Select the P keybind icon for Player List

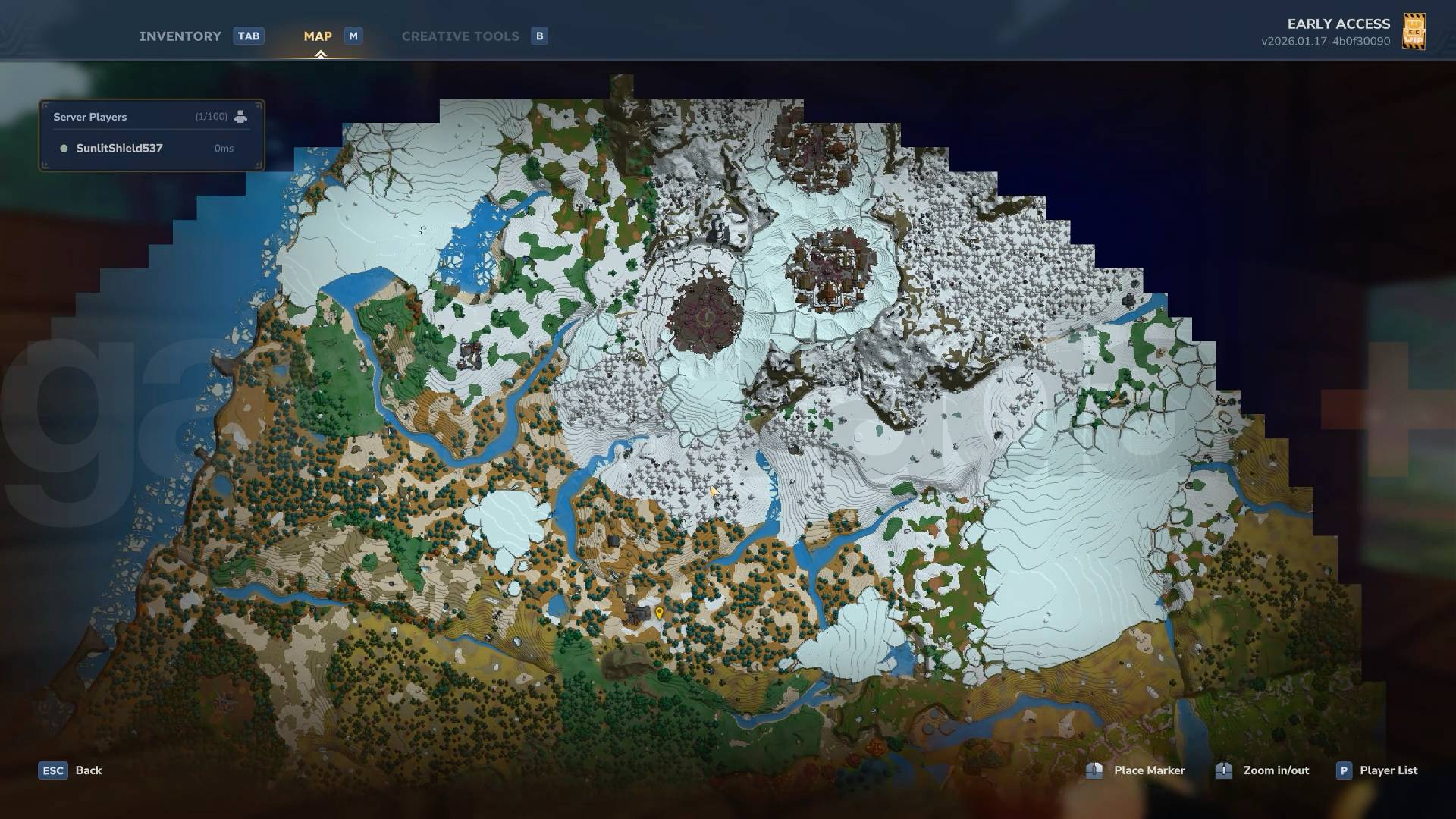1345,770
